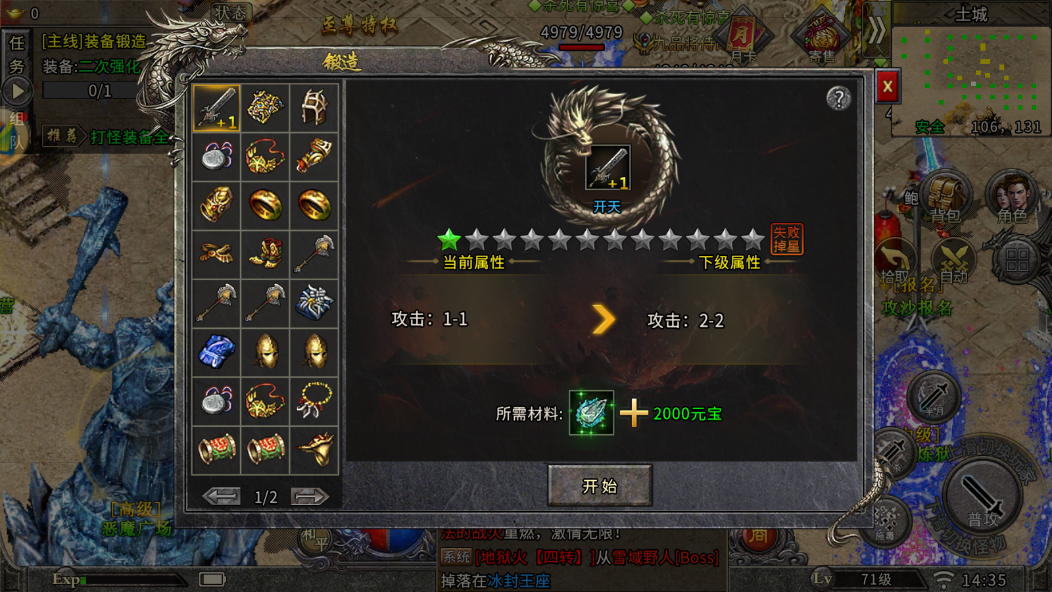Close the forging window
Screen dimensions: 1052x592
tap(887, 87)
